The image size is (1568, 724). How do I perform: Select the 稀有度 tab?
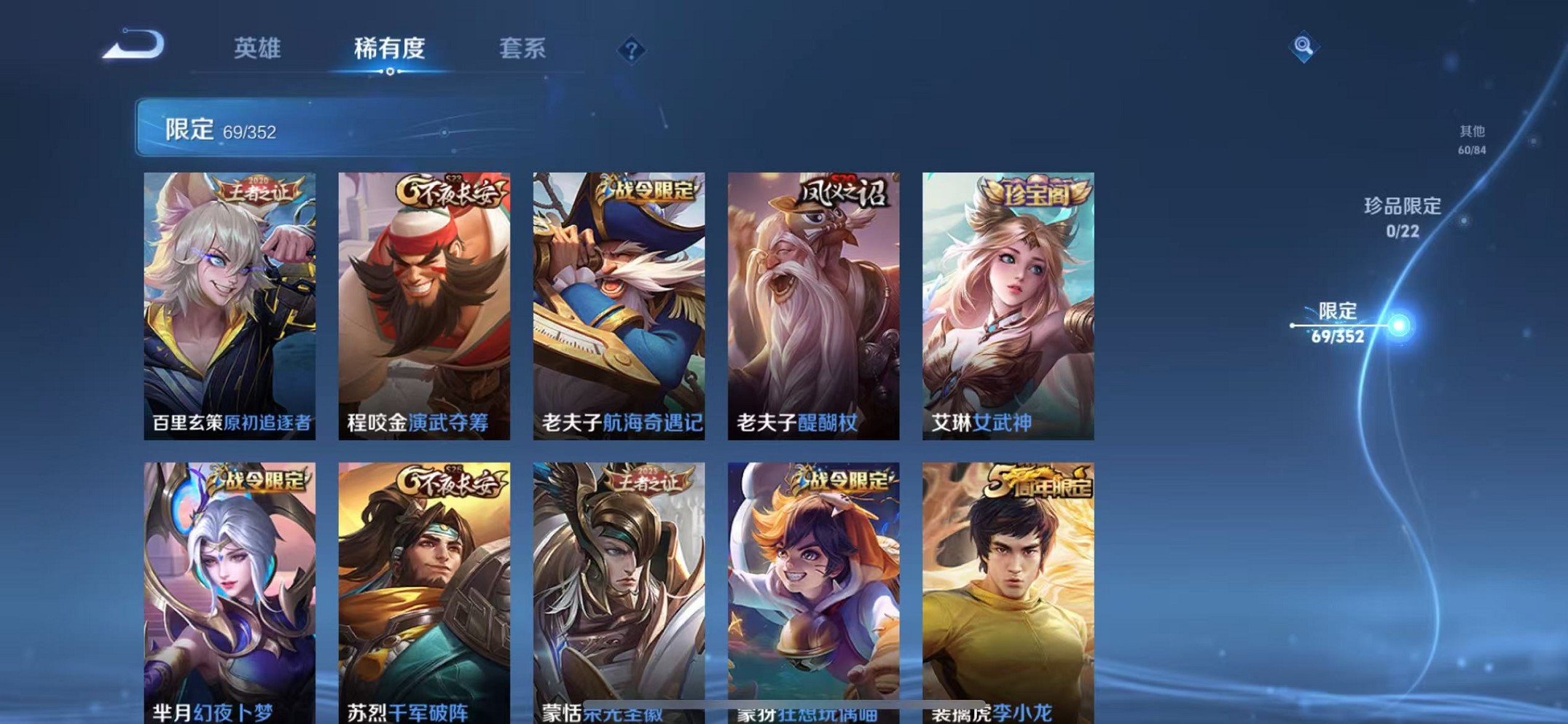pos(389,50)
